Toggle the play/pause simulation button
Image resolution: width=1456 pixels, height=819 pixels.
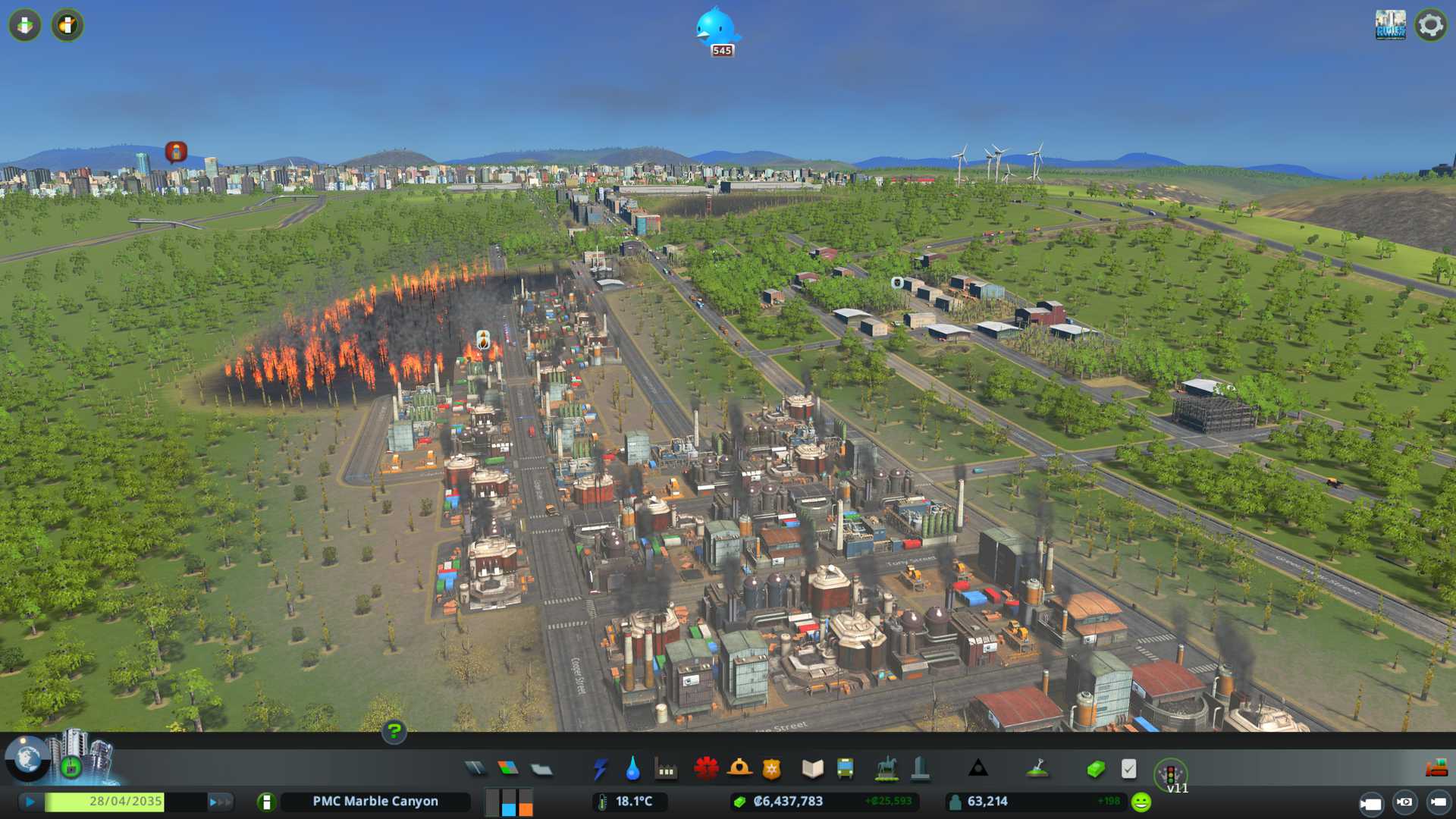(x=30, y=802)
